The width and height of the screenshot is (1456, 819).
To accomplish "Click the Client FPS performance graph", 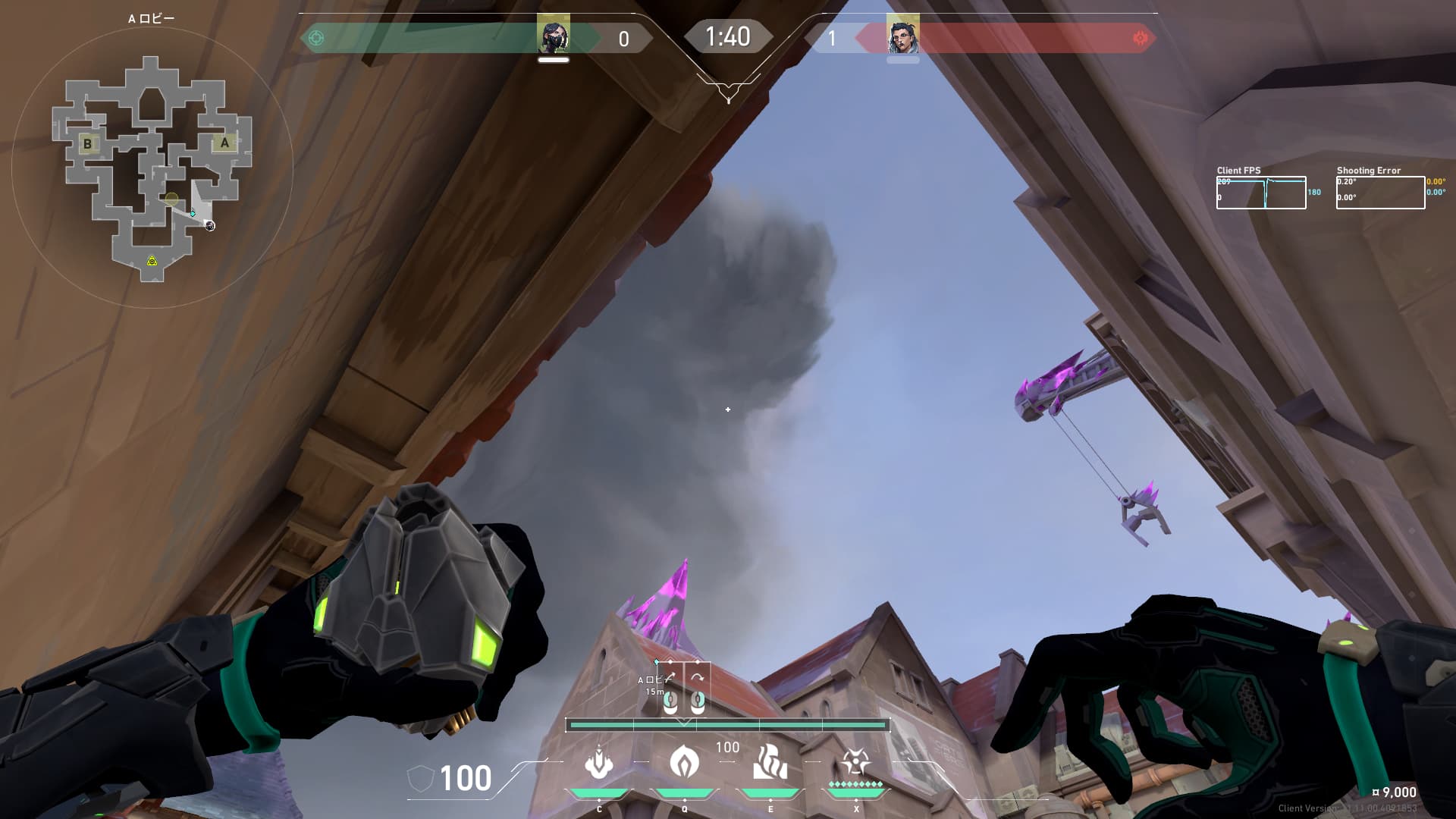I will tap(1261, 193).
